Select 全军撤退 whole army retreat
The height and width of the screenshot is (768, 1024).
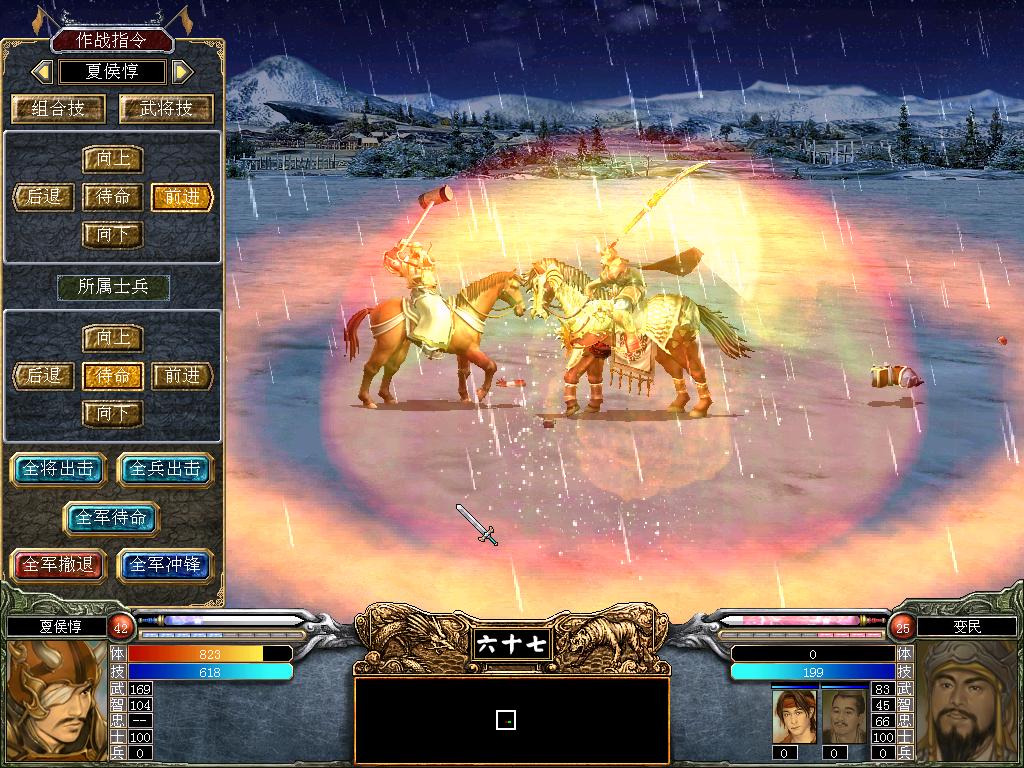click(x=58, y=565)
